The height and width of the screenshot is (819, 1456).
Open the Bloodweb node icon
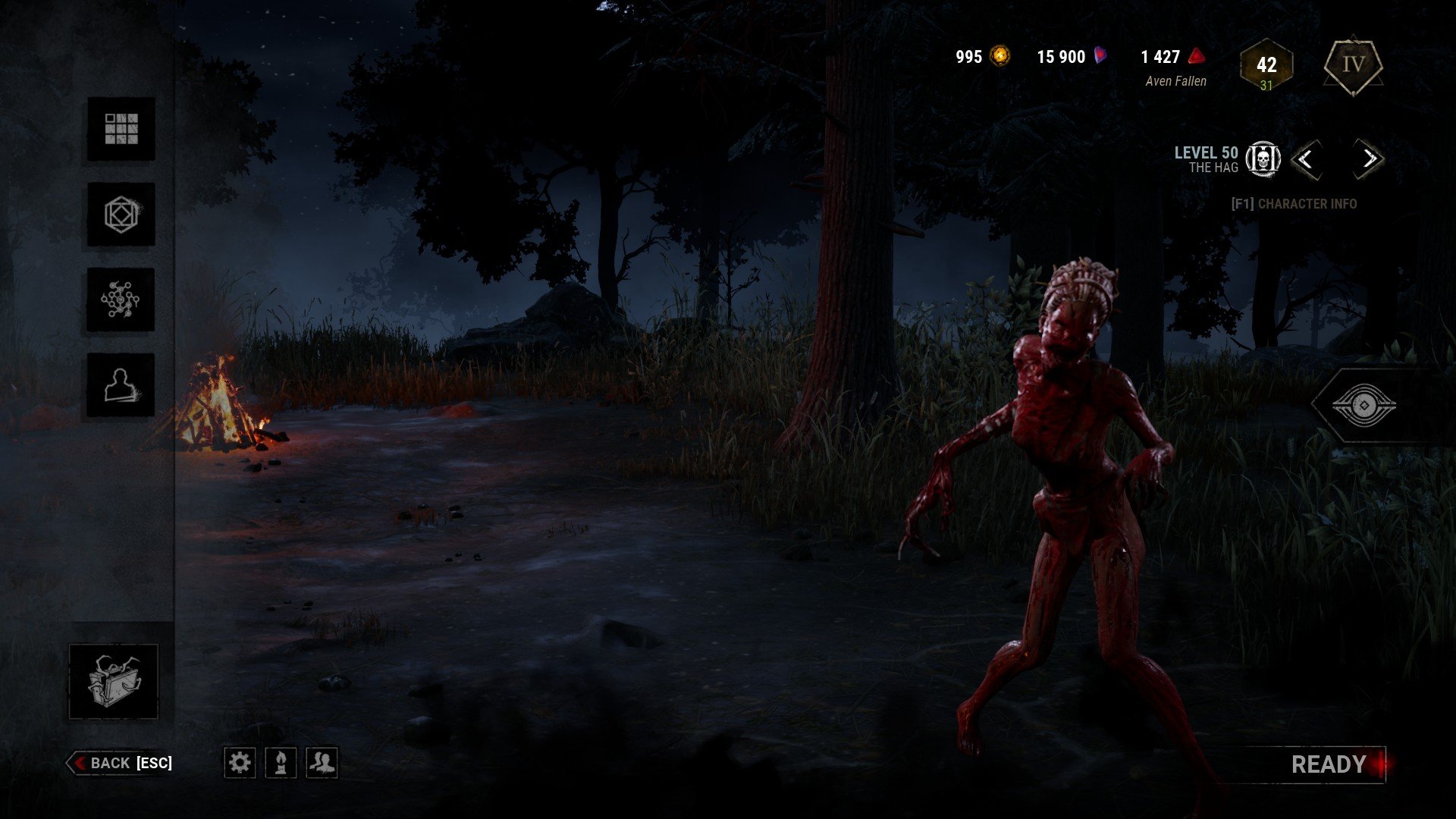click(121, 300)
